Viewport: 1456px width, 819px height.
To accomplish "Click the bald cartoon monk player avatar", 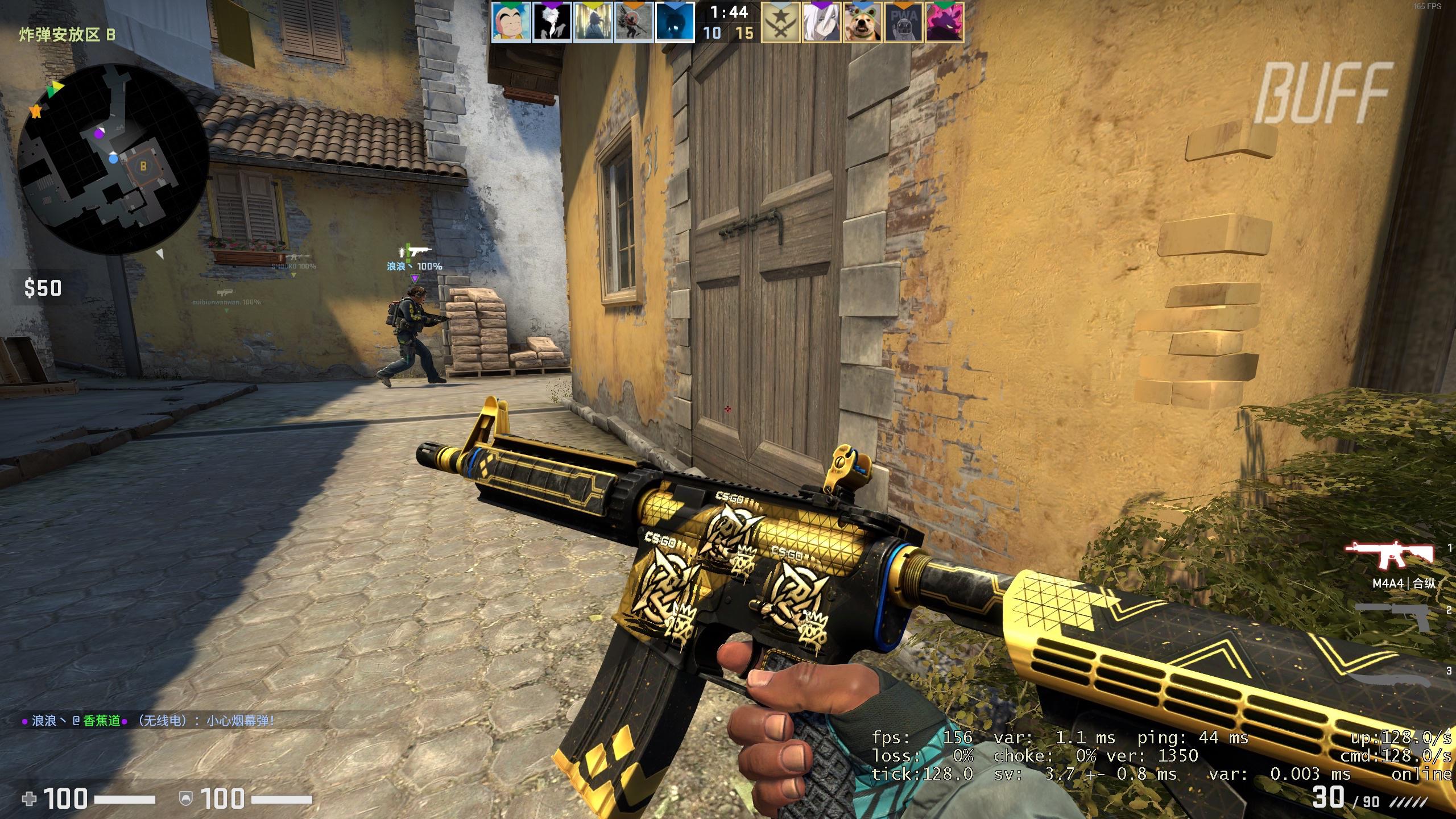I will [x=511, y=23].
